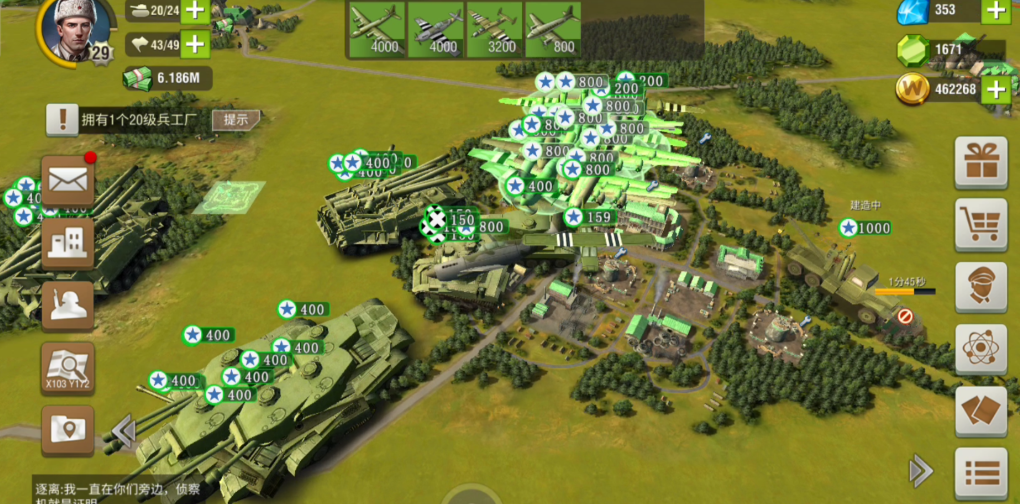Open the map location bookmarks
Screen dimensions: 1020x504
68,430
